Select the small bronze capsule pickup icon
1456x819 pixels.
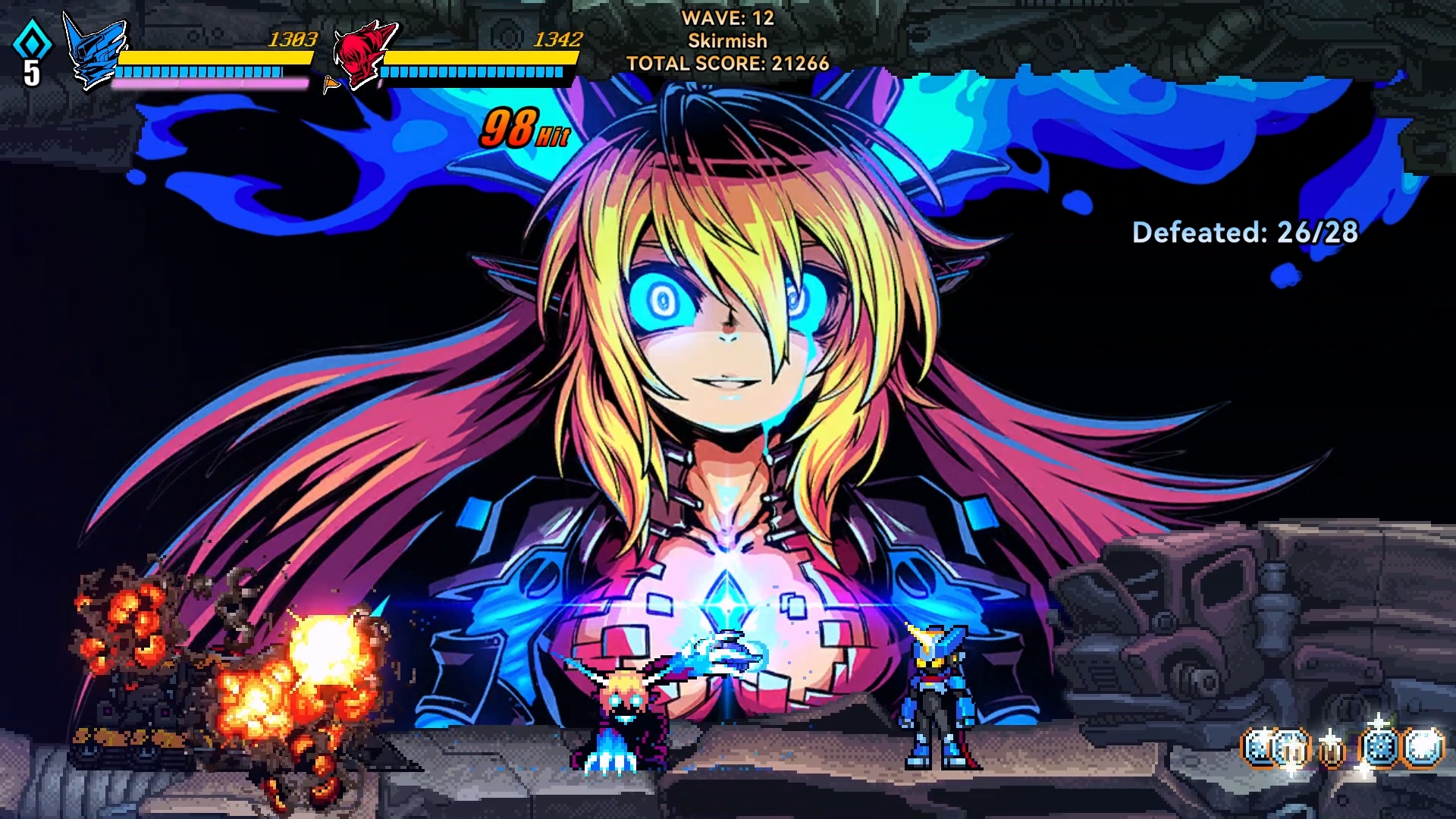point(1332,748)
